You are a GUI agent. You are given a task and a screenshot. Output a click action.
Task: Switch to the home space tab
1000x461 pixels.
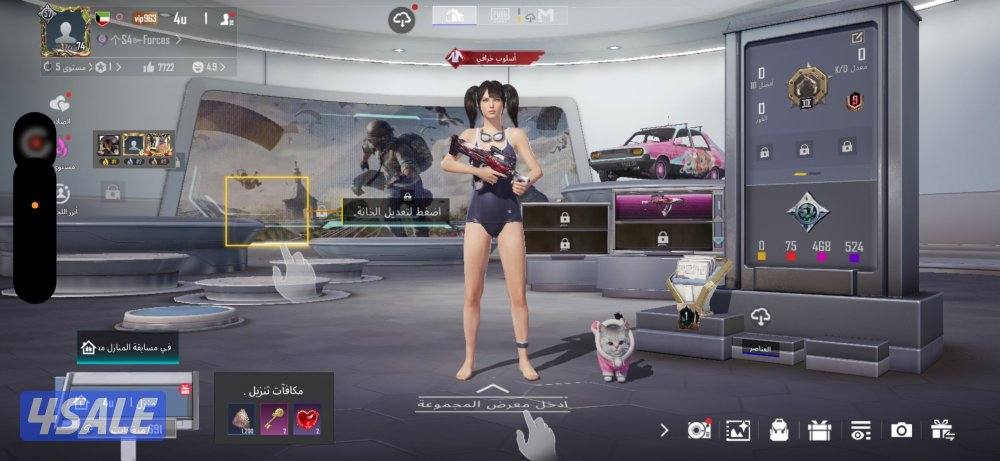(x=454, y=15)
